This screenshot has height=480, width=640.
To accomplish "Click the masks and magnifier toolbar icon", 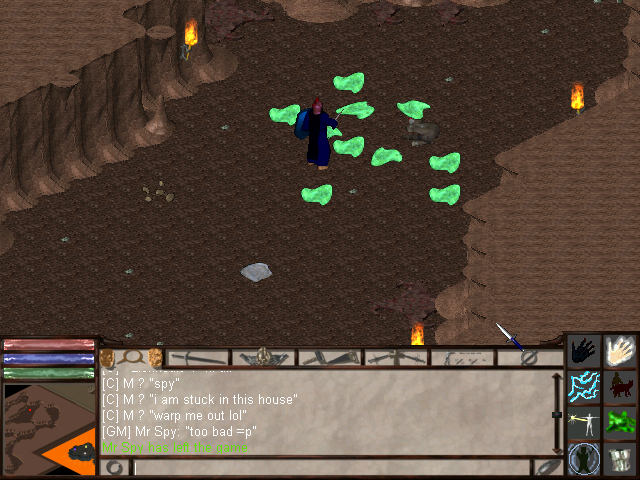I will (x=131, y=357).
